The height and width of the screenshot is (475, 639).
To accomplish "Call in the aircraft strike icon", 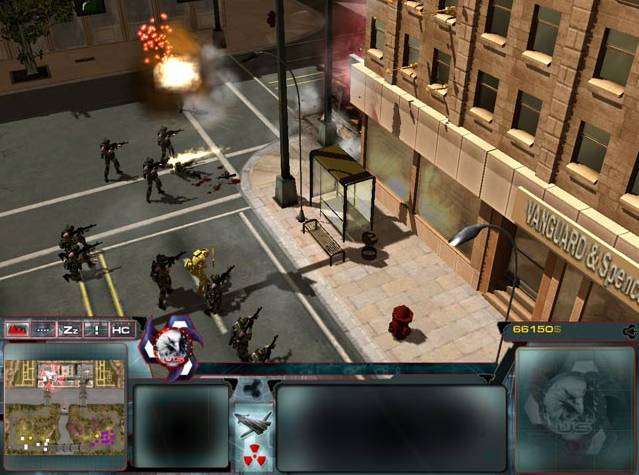I will click(x=253, y=423).
